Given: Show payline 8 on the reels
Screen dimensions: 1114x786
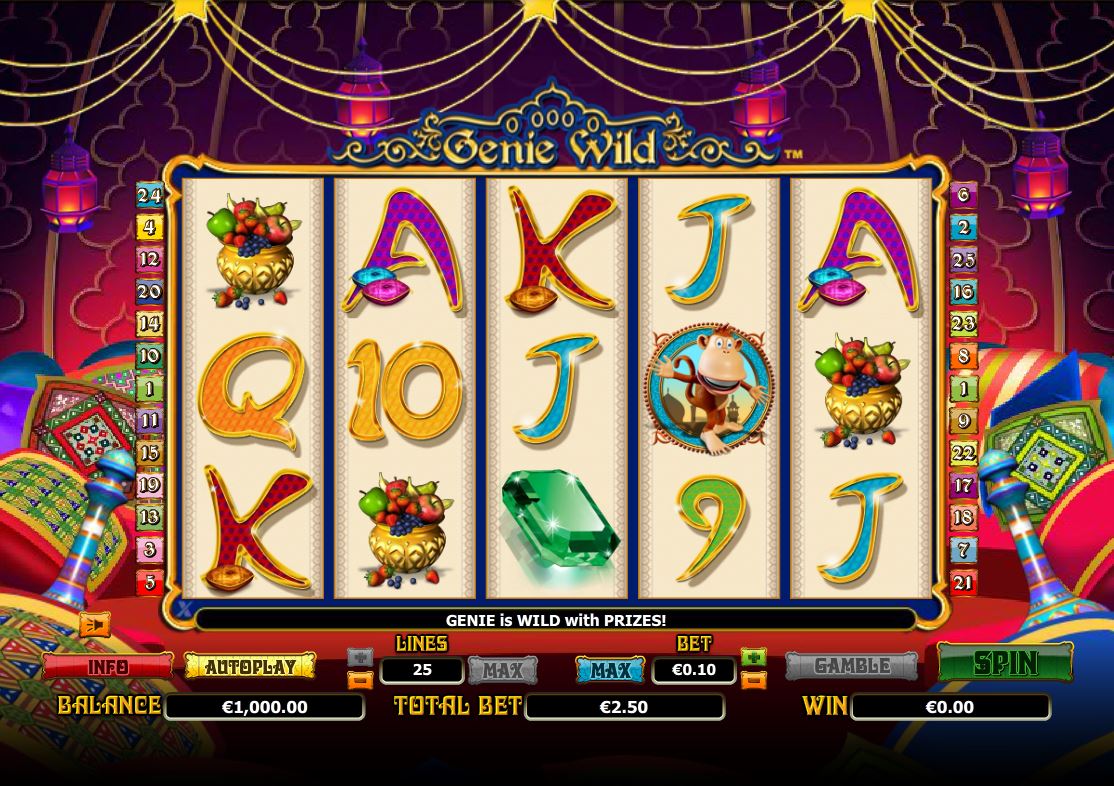Looking at the screenshot, I should [x=963, y=356].
